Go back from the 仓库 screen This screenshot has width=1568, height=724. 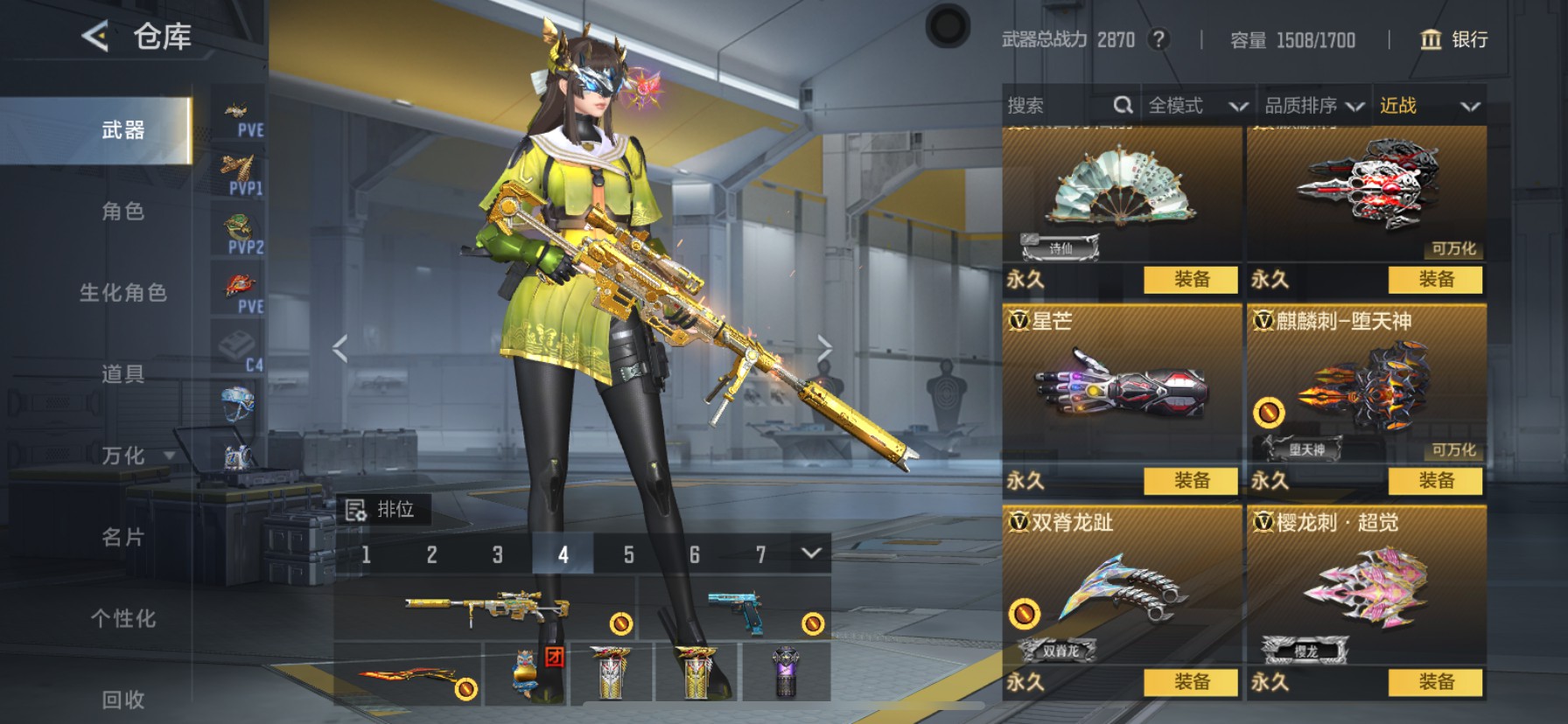(95, 37)
